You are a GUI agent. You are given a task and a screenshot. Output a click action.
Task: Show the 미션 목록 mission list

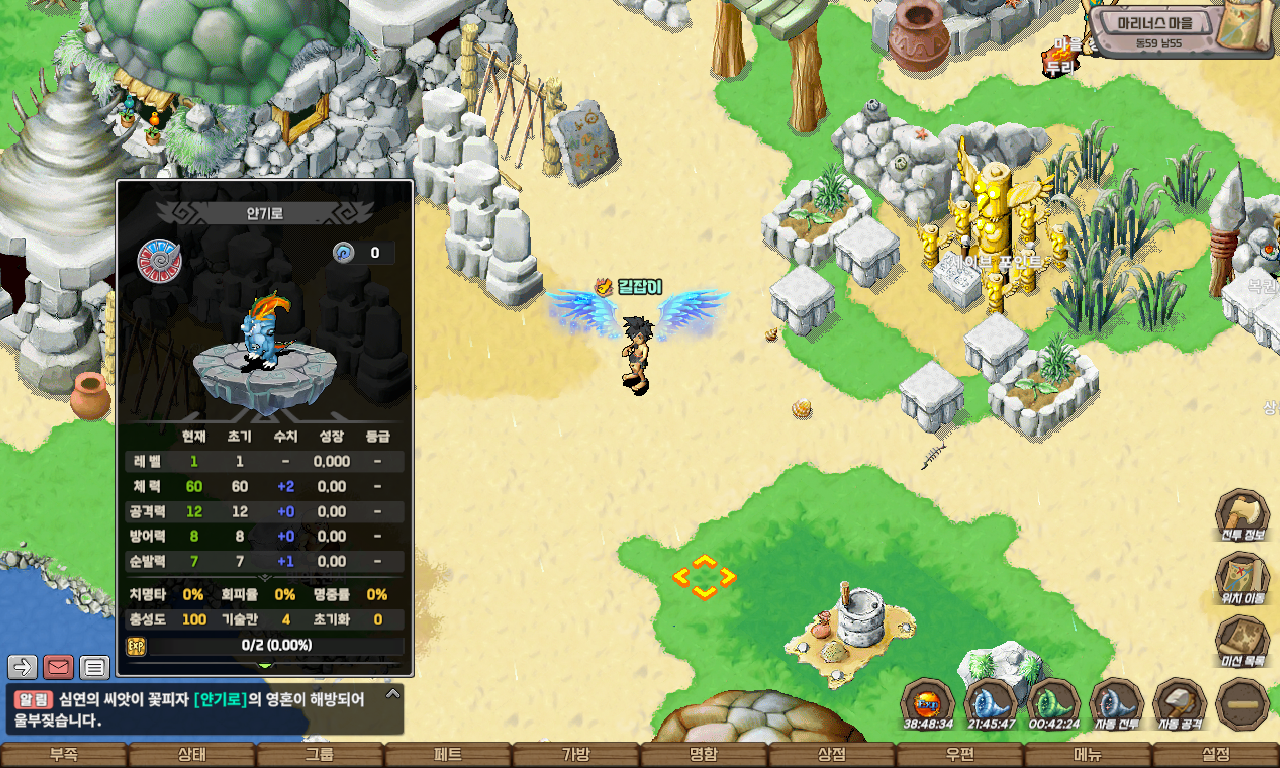tap(1243, 642)
